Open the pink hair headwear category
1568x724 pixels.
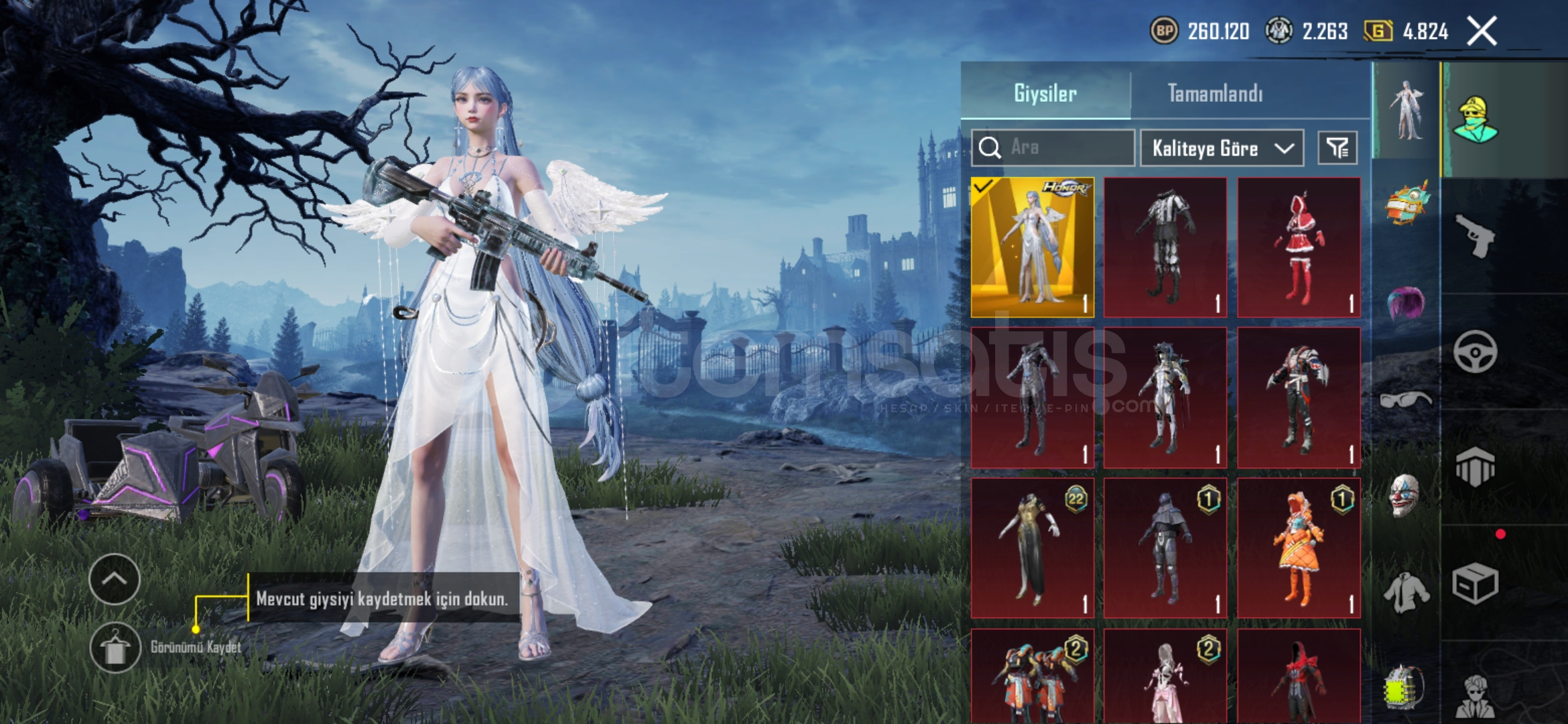tap(1406, 304)
